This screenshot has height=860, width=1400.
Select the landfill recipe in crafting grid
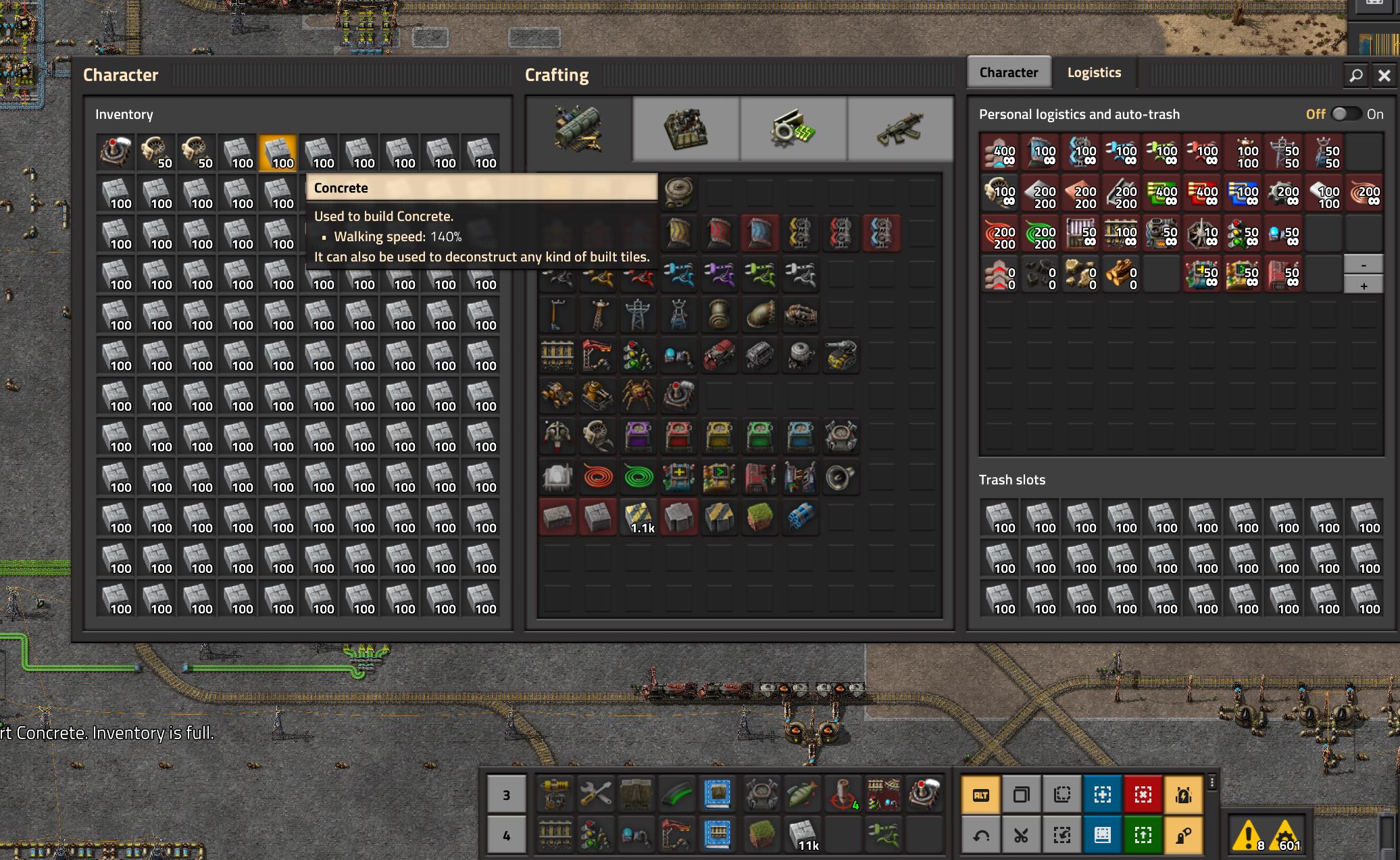coord(760,517)
